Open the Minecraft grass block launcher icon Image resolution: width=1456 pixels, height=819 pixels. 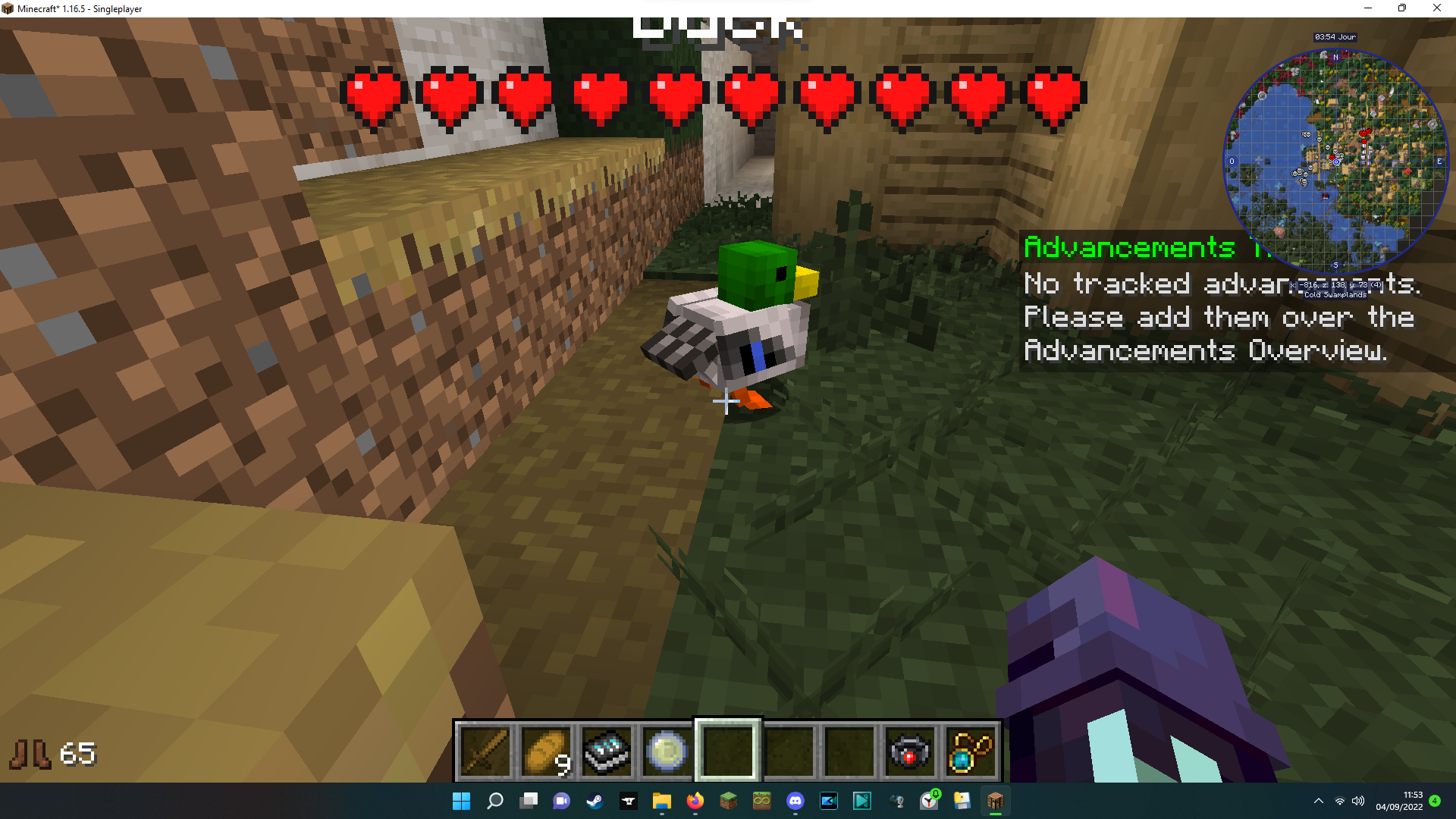pos(729,801)
